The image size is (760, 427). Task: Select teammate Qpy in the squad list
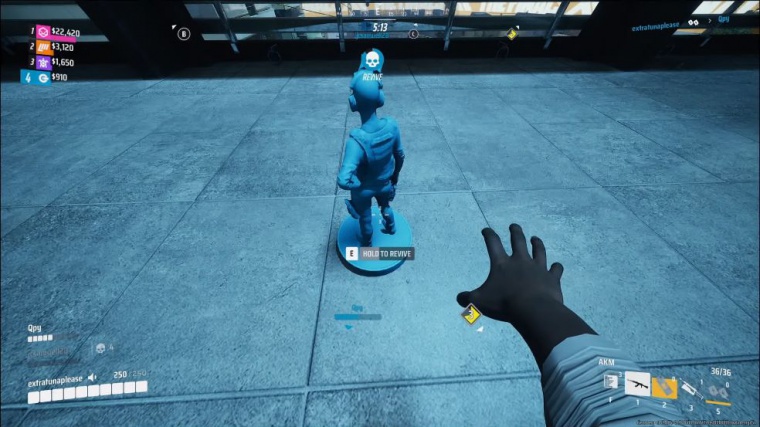[35, 328]
